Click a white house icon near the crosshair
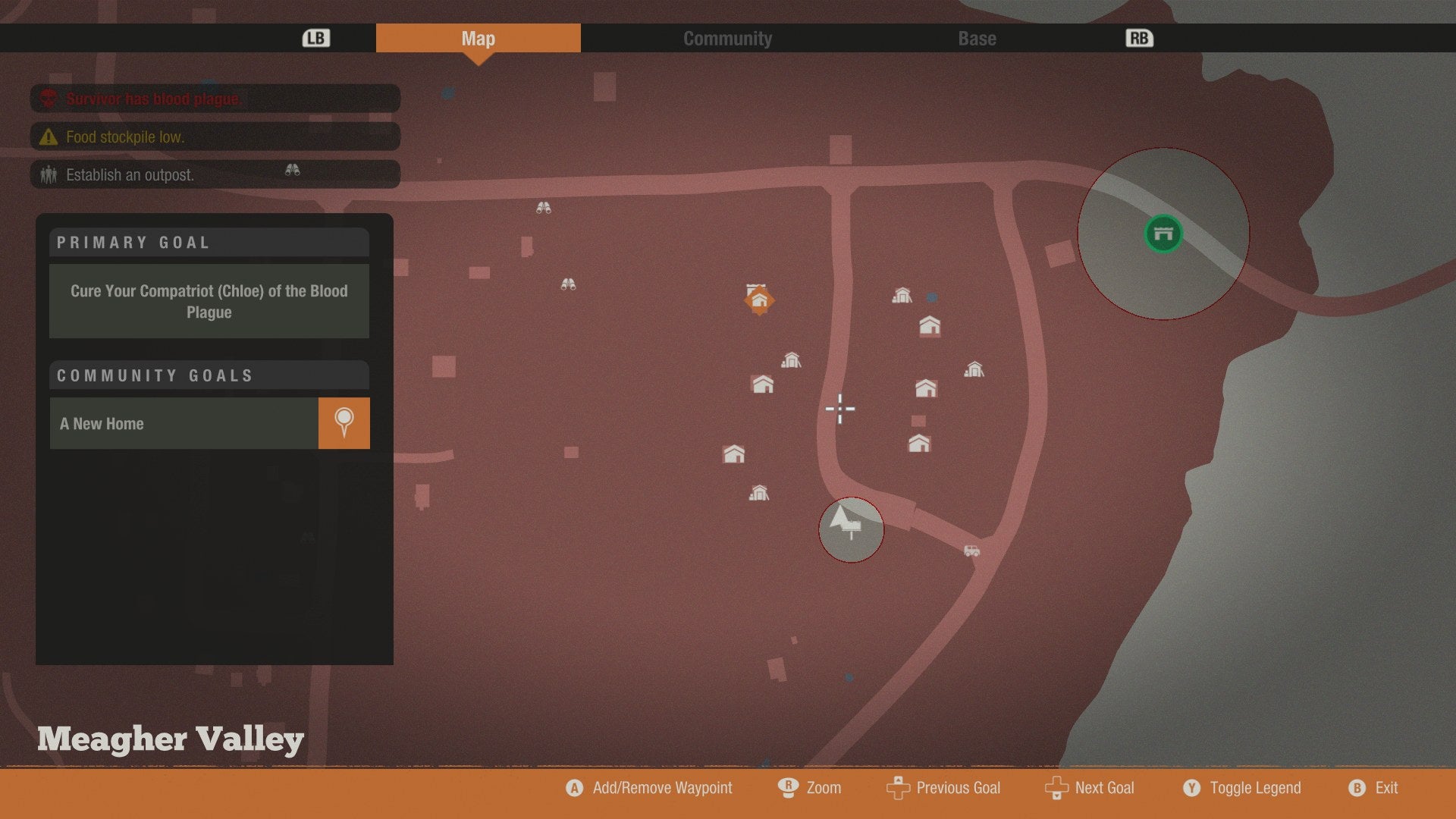This screenshot has width=1456, height=819. tap(761, 384)
